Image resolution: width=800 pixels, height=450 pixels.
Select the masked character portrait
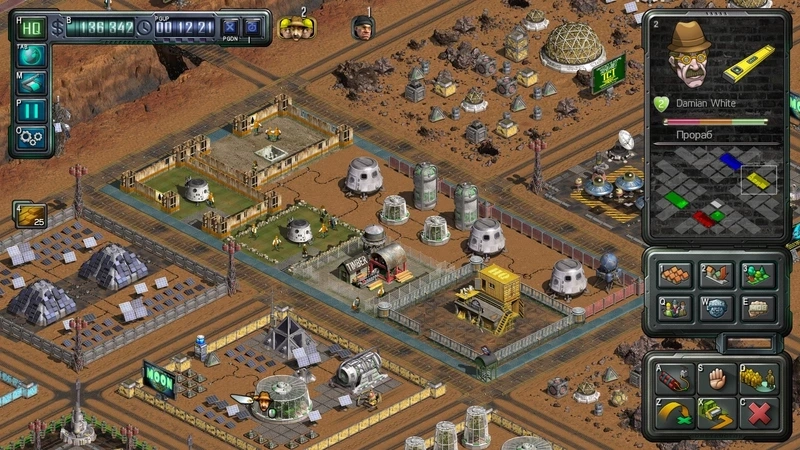tap(362, 28)
